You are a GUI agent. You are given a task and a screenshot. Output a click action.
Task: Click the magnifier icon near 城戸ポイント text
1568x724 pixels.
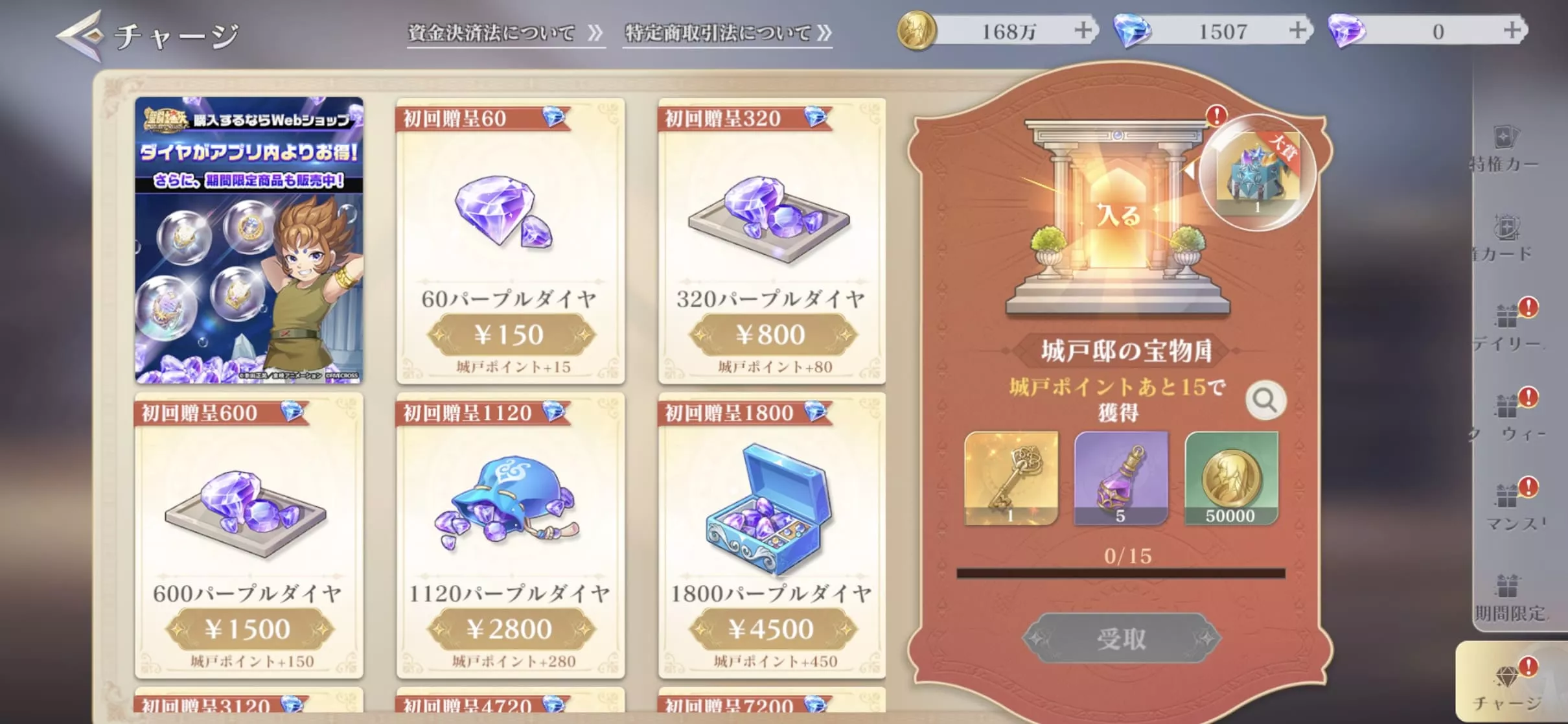[1267, 400]
